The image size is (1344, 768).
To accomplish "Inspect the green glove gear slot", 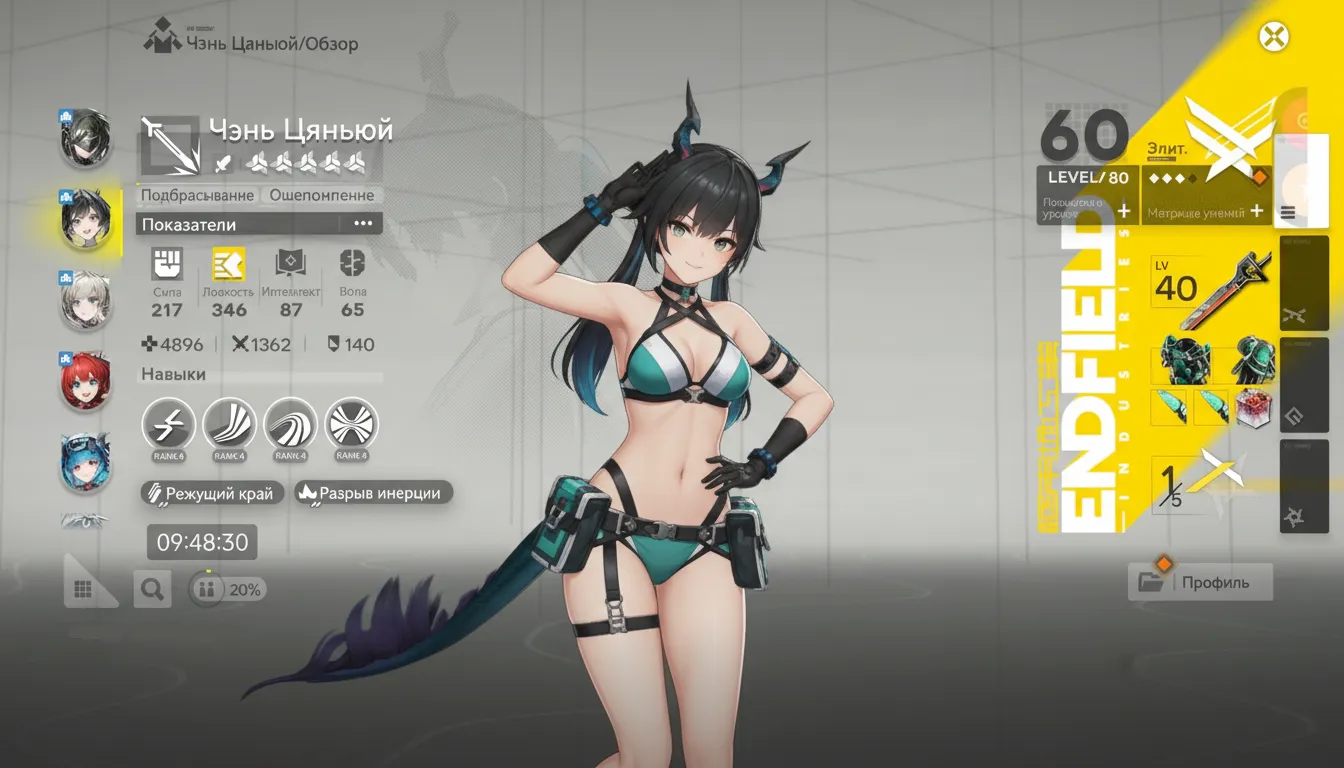I will coord(1252,360).
